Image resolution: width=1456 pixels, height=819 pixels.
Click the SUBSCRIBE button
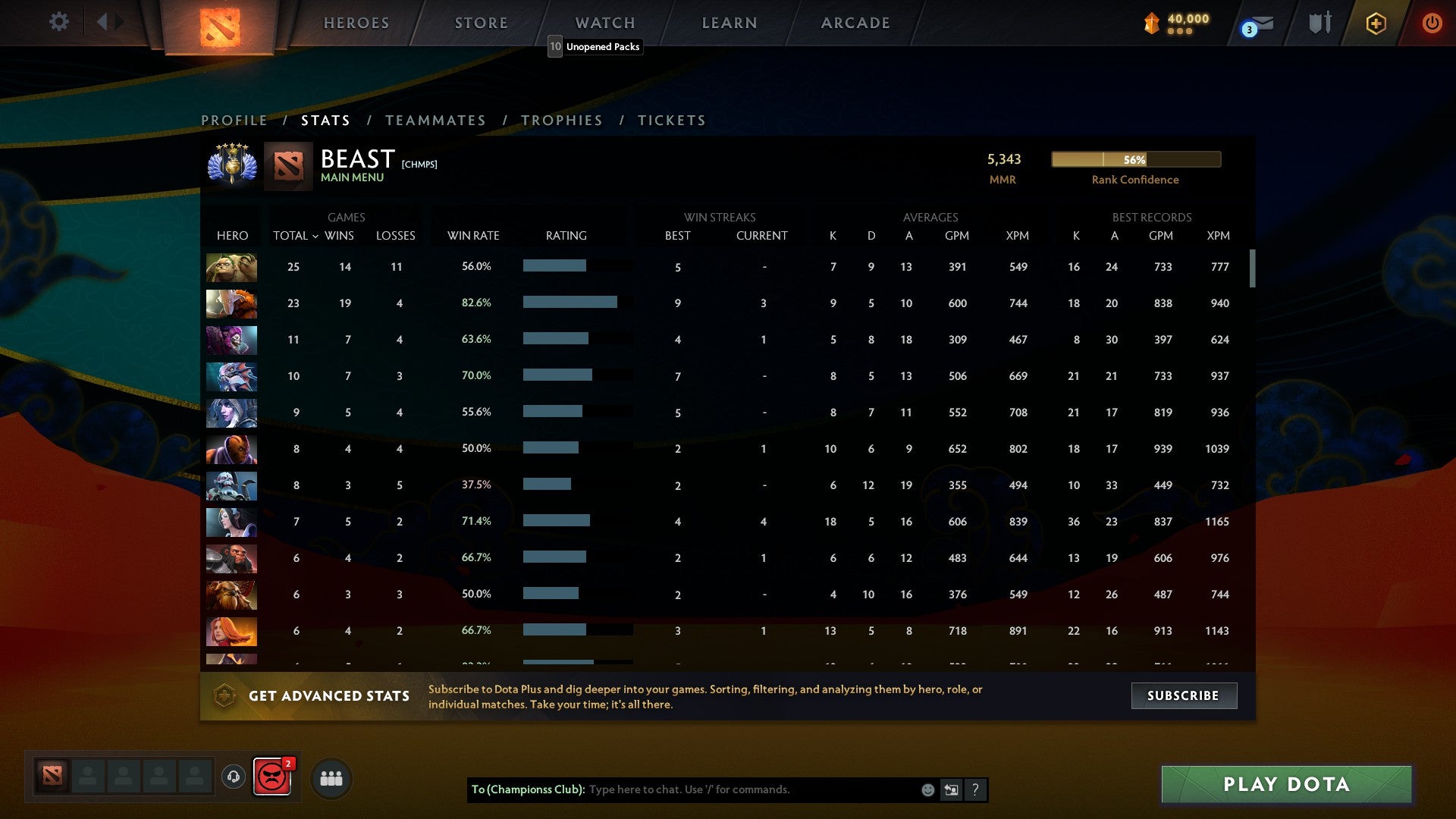1183,695
